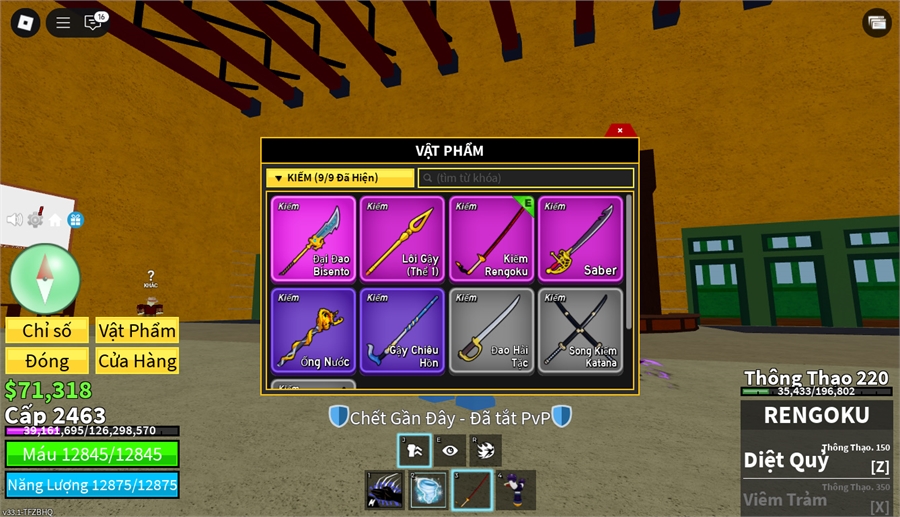Select the tornado ability hotbar slot

[x=429, y=490]
